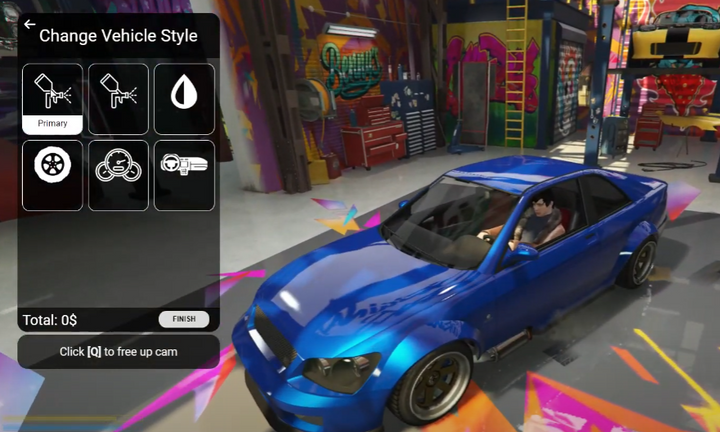Open the dashboard gauges option
The height and width of the screenshot is (432, 720).
pos(118,175)
